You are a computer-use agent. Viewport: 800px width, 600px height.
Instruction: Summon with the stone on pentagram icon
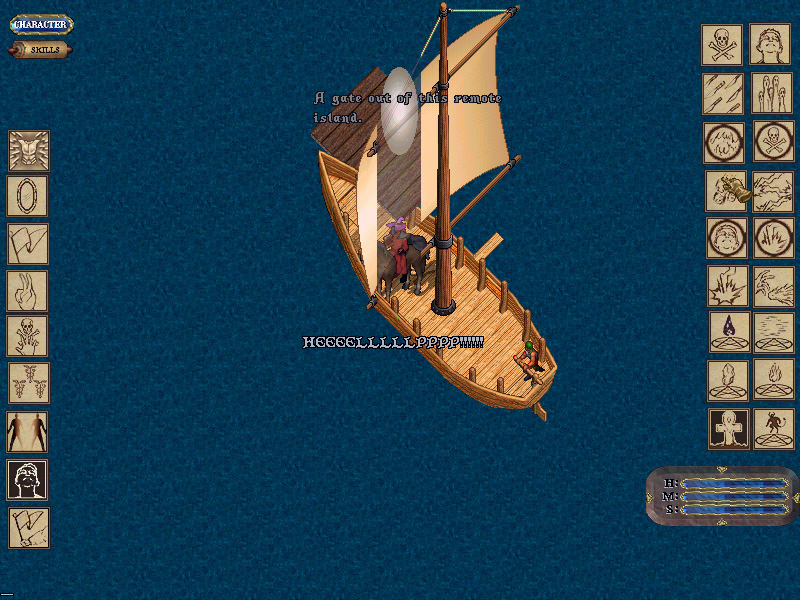pos(728,380)
